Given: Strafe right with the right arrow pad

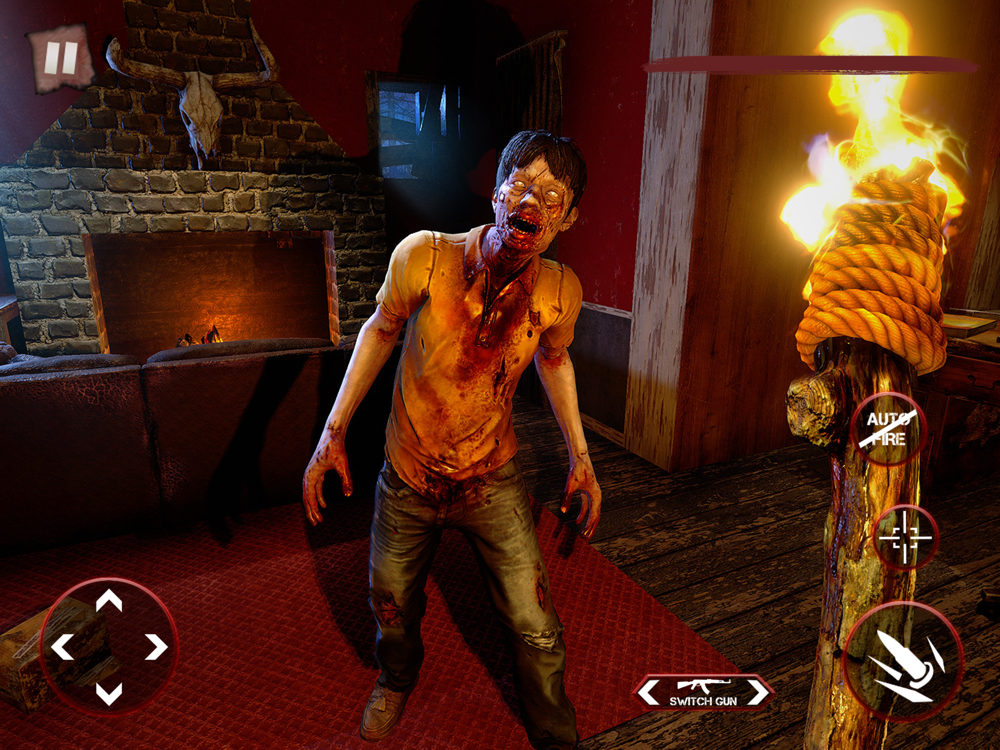Looking at the screenshot, I should pyautogui.click(x=156, y=647).
